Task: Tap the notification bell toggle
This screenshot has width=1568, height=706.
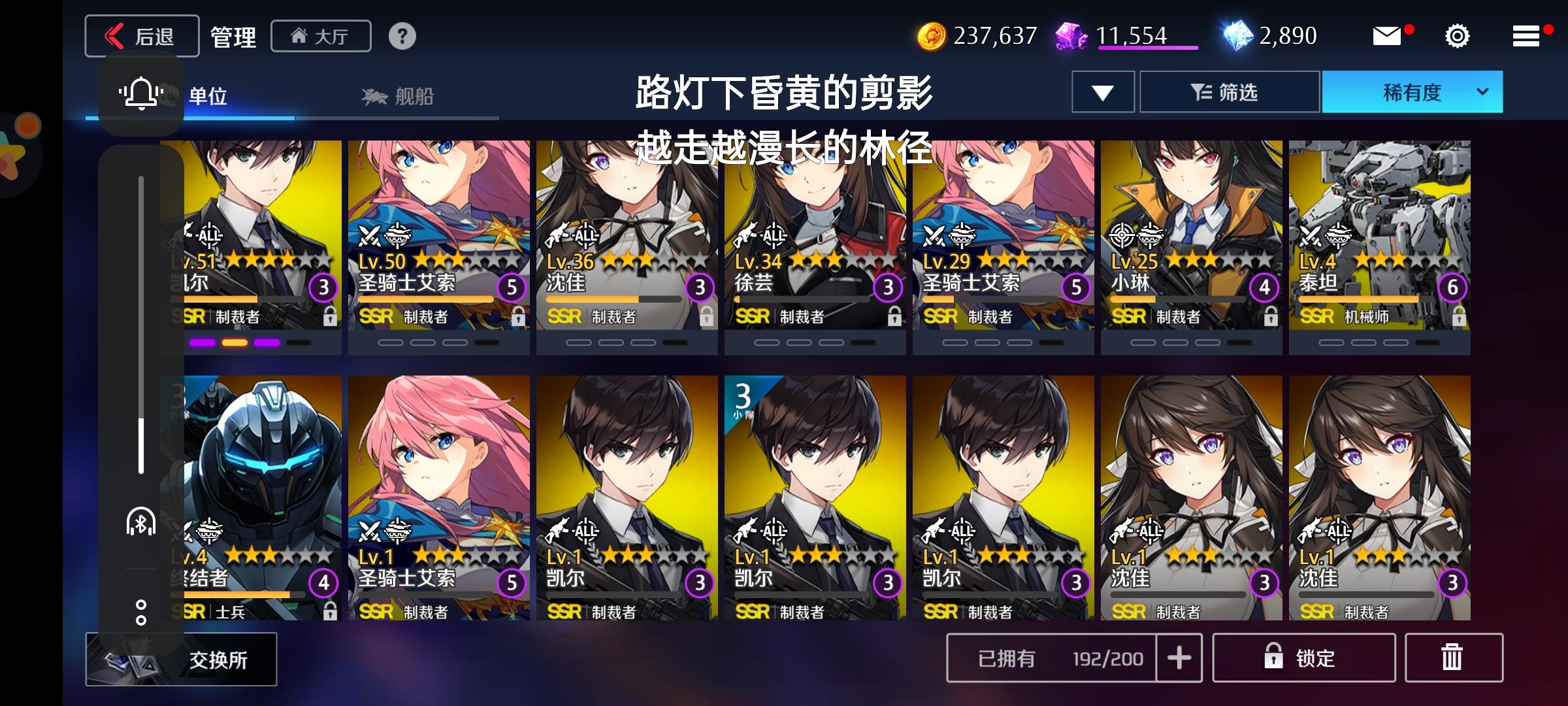Action: pos(140,93)
